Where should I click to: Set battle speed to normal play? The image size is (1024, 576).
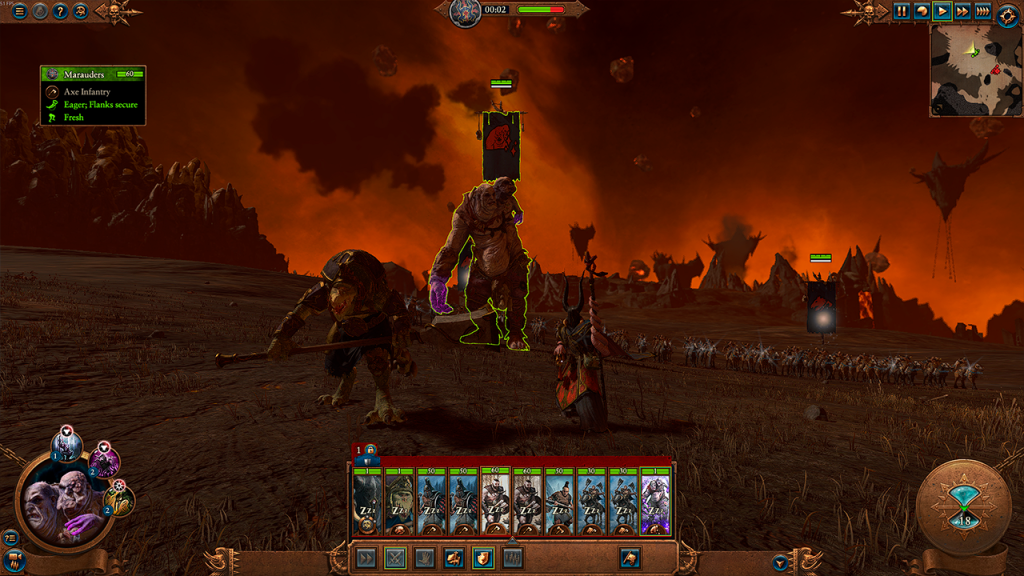(x=942, y=11)
